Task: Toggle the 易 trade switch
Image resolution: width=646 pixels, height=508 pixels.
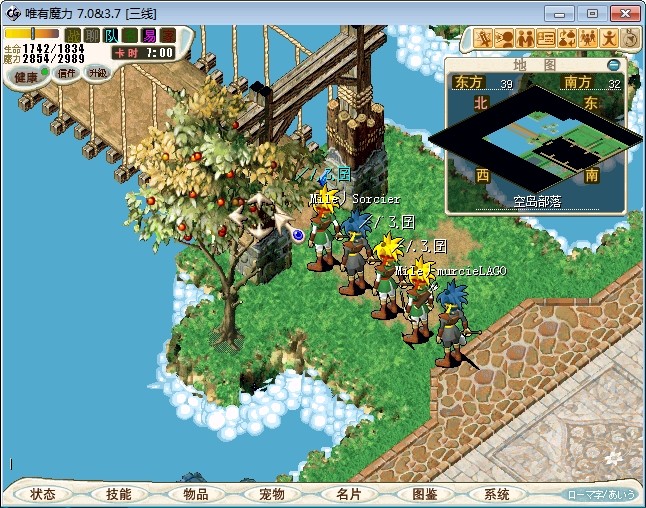Action: tap(148, 36)
